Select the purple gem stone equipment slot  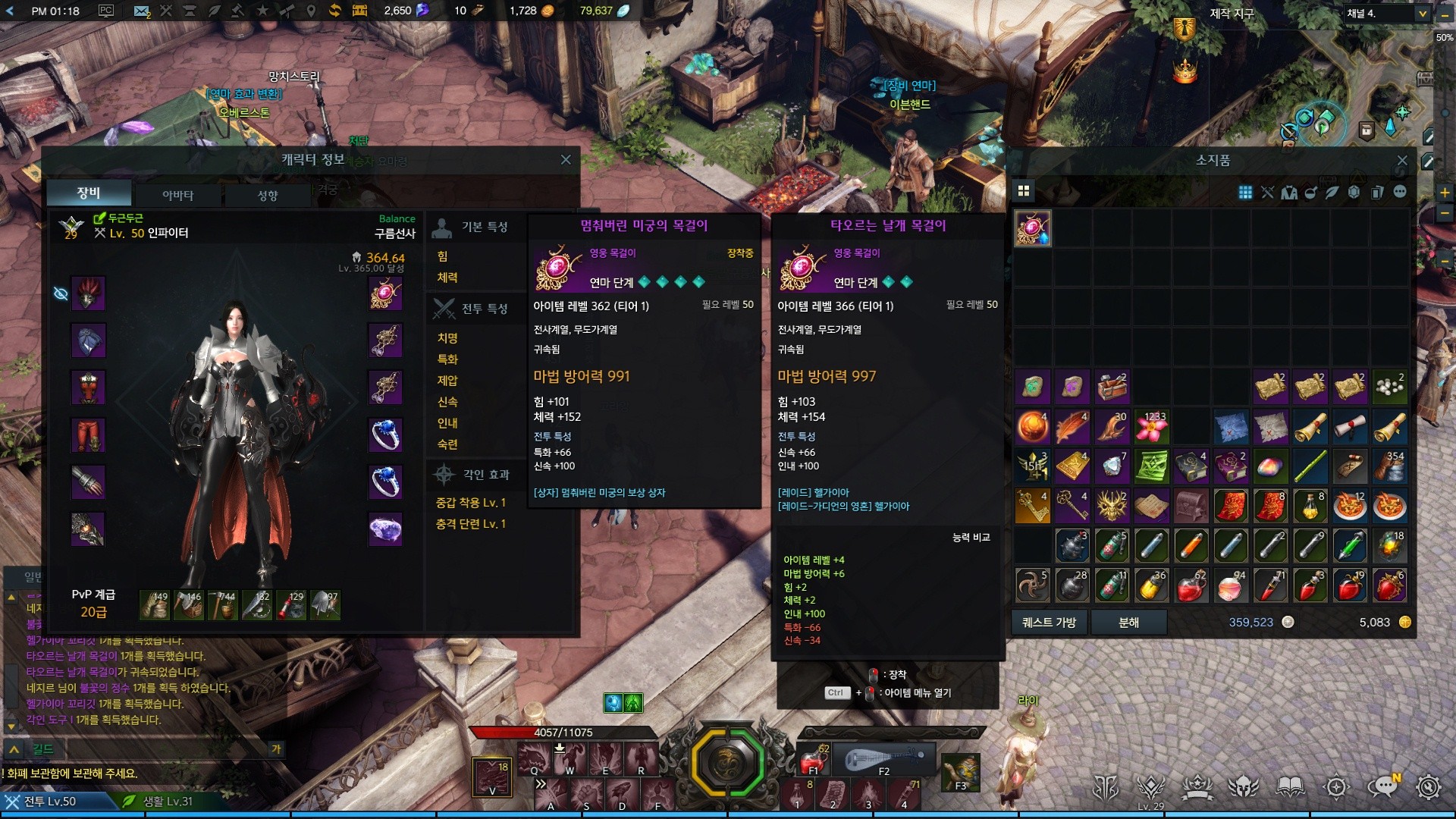[x=385, y=529]
